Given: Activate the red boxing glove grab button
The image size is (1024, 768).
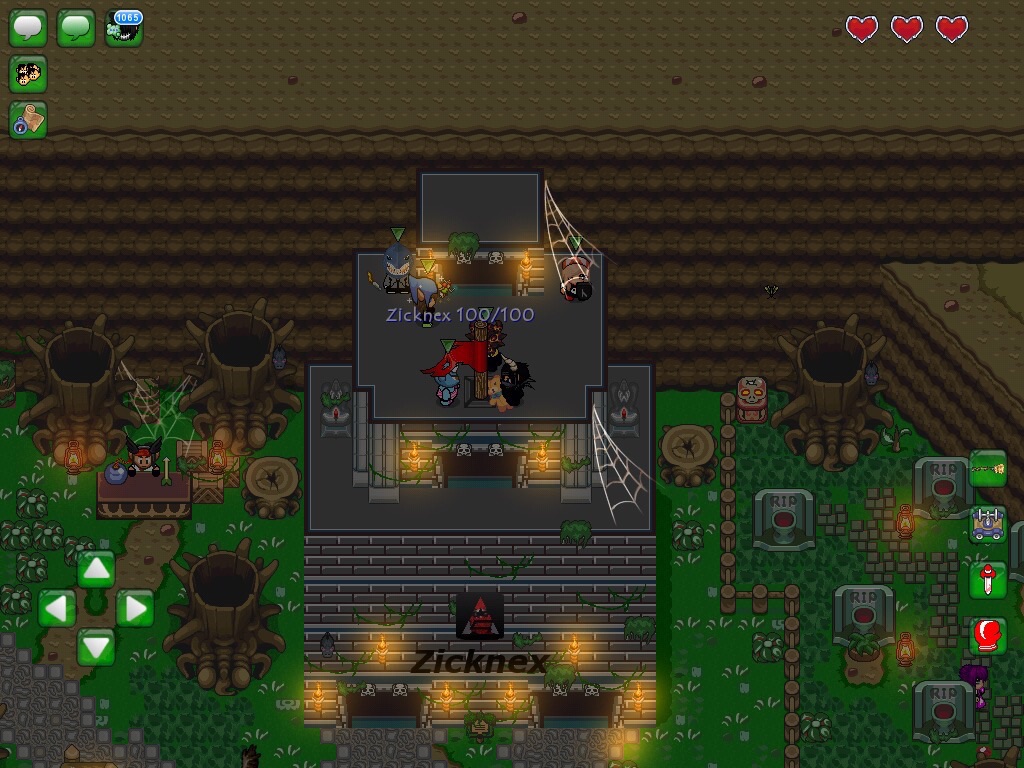Looking at the screenshot, I should pos(987,635).
